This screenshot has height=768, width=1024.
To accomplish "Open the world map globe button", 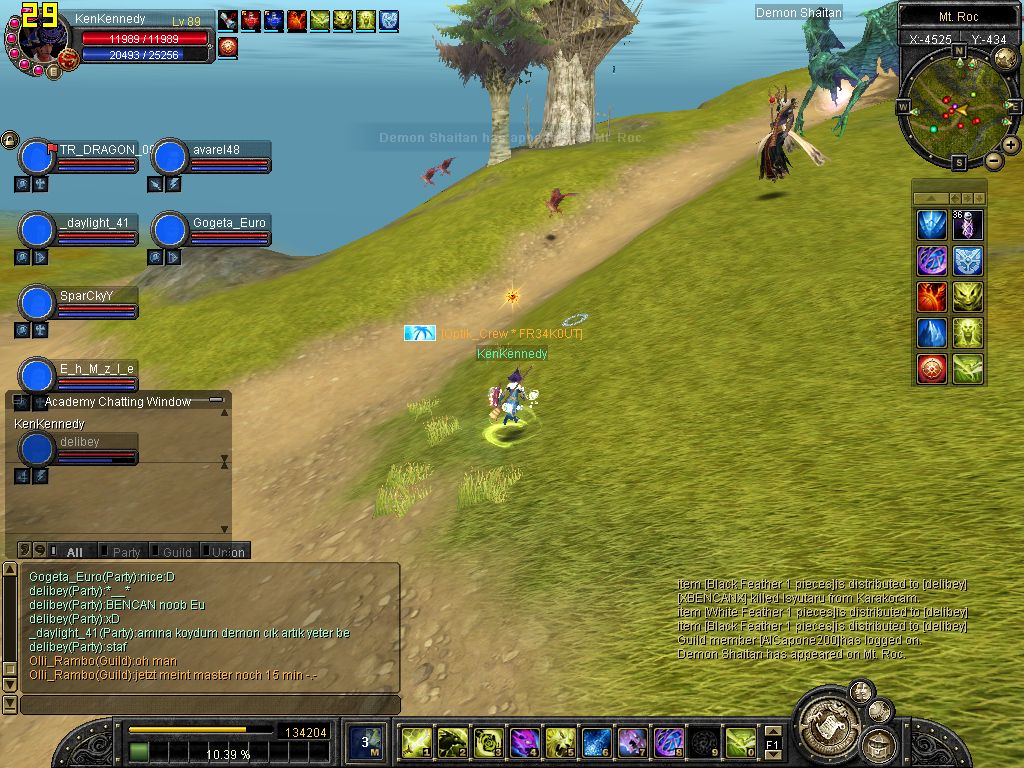I will tap(1005, 58).
